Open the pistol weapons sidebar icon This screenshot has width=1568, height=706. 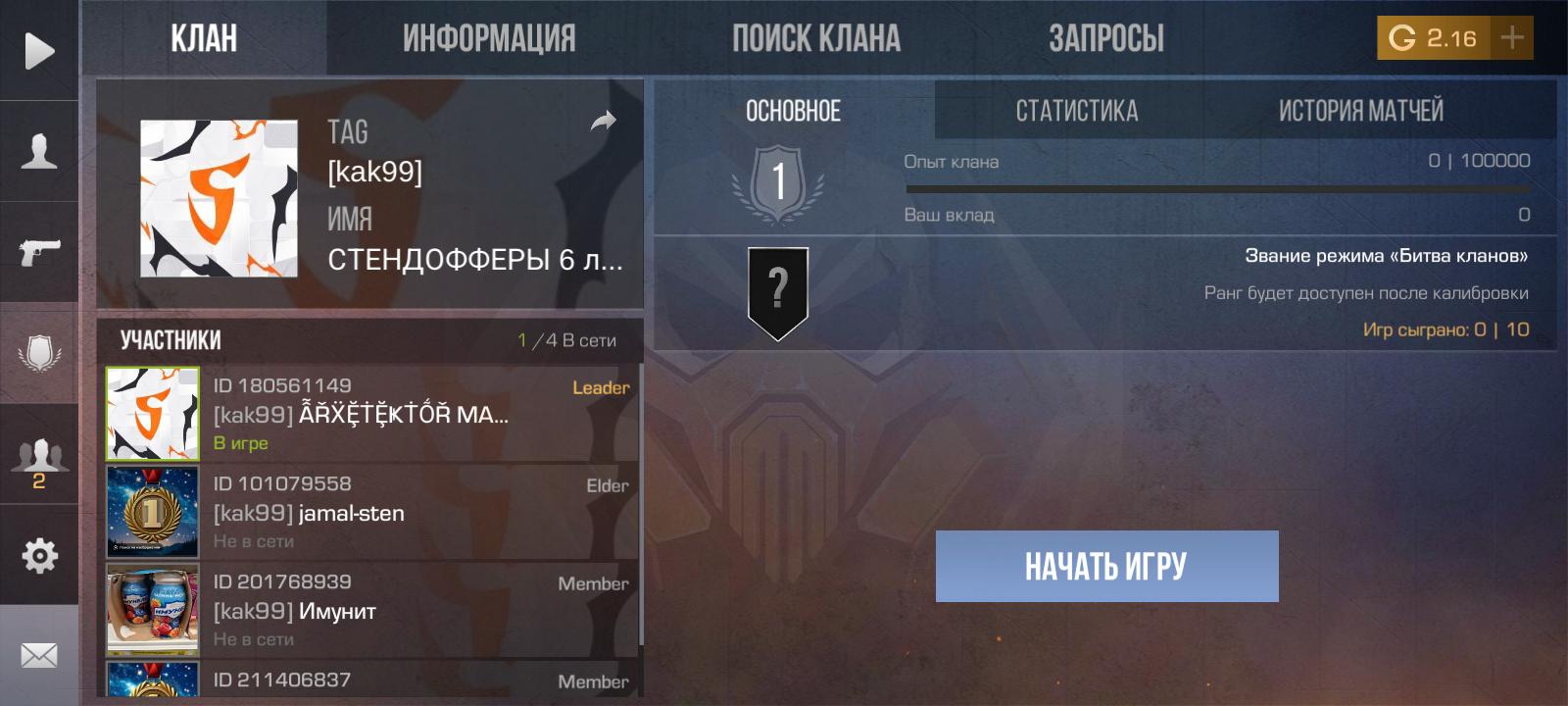(39, 251)
